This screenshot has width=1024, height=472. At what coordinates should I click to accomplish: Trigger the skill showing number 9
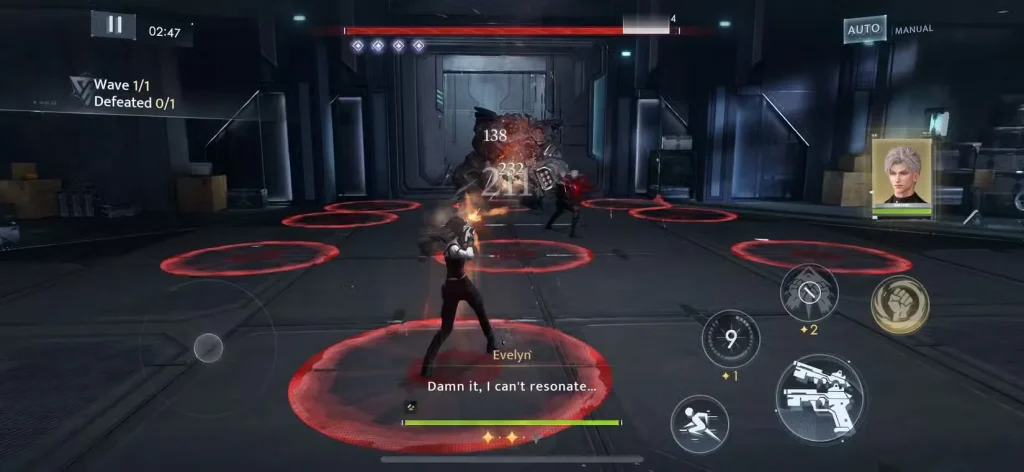coord(731,338)
